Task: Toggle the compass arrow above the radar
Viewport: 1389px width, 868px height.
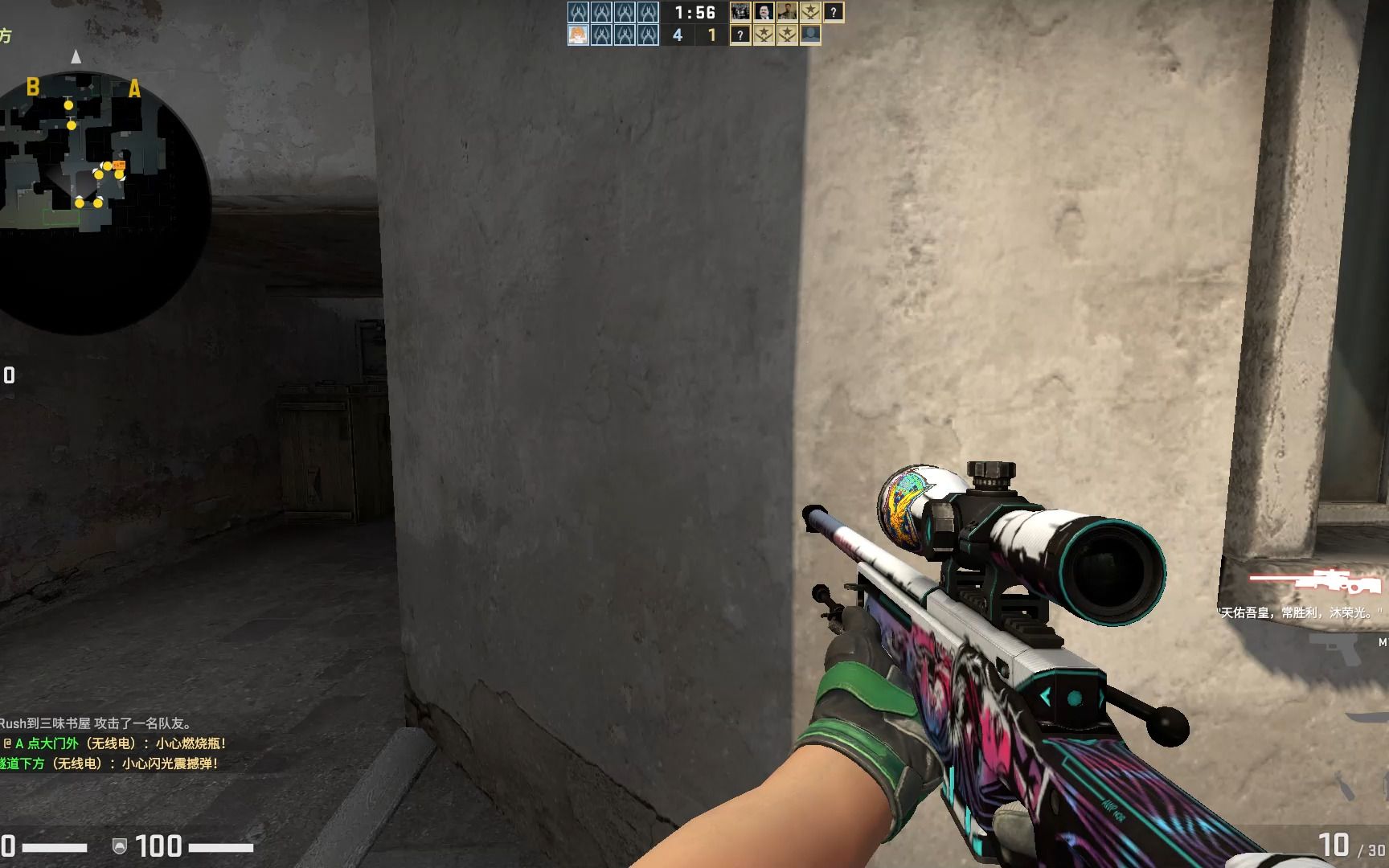Action: coord(76,56)
